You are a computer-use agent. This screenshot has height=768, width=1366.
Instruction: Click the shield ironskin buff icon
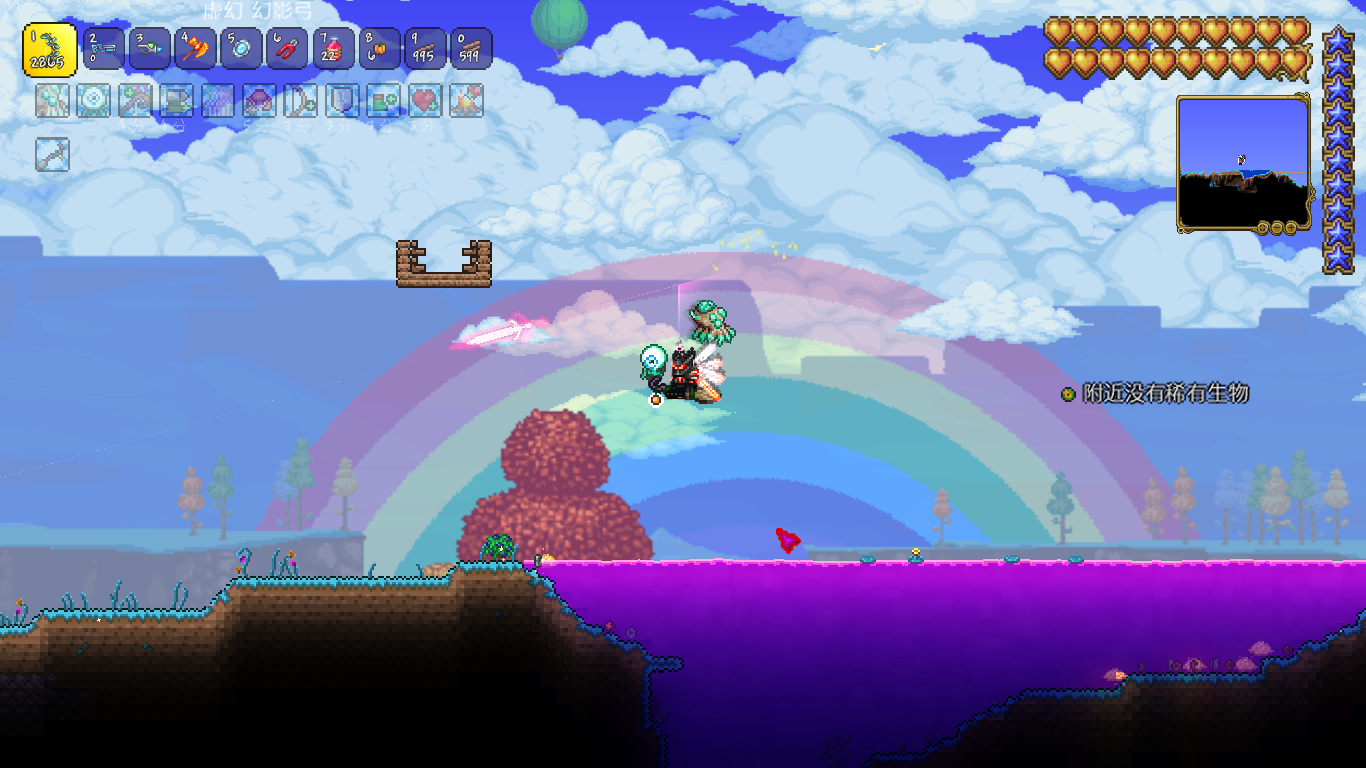[x=342, y=100]
